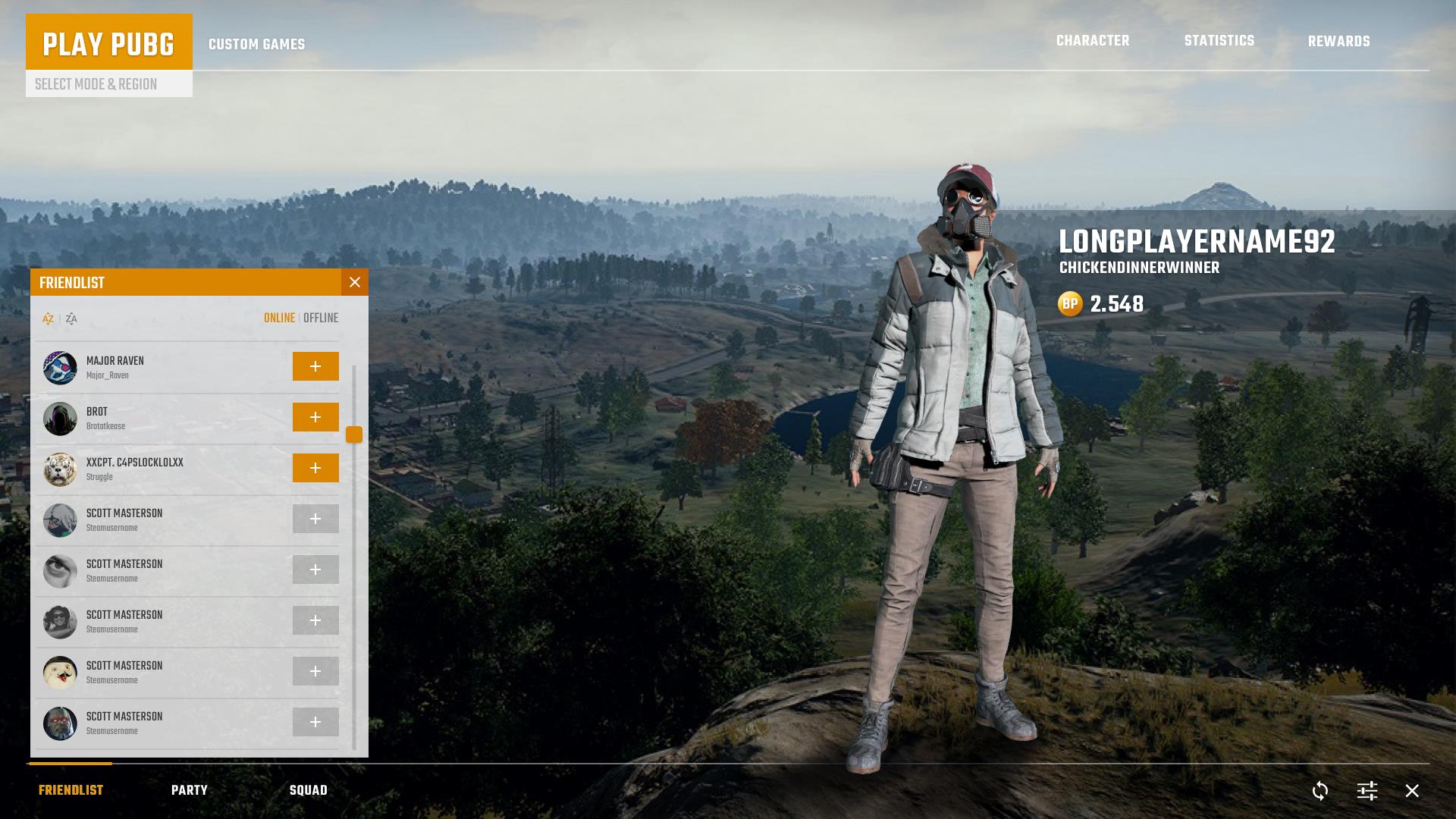
Task: Open SELECT MODE & REGION dropdown
Action: tap(97, 84)
